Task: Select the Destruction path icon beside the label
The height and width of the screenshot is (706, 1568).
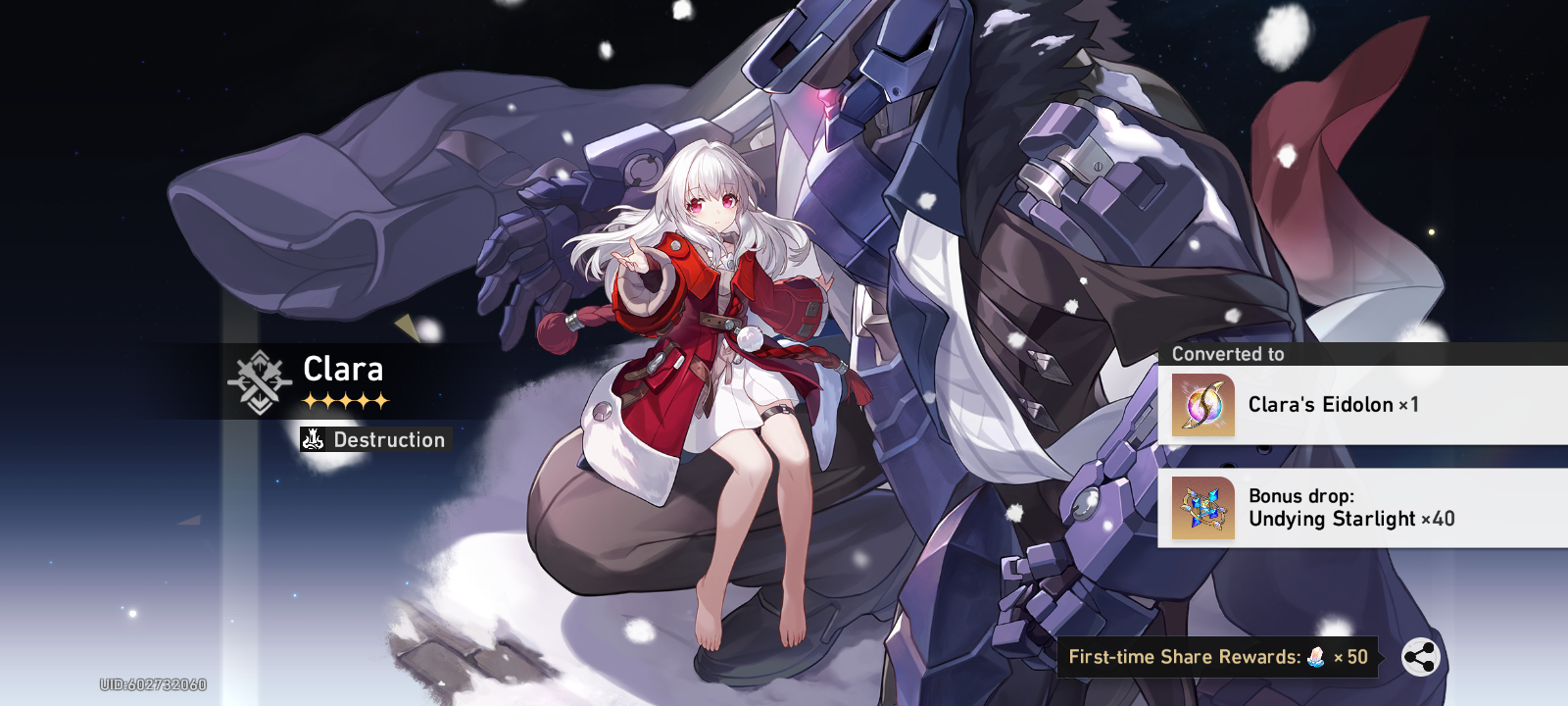Action: pos(312,440)
